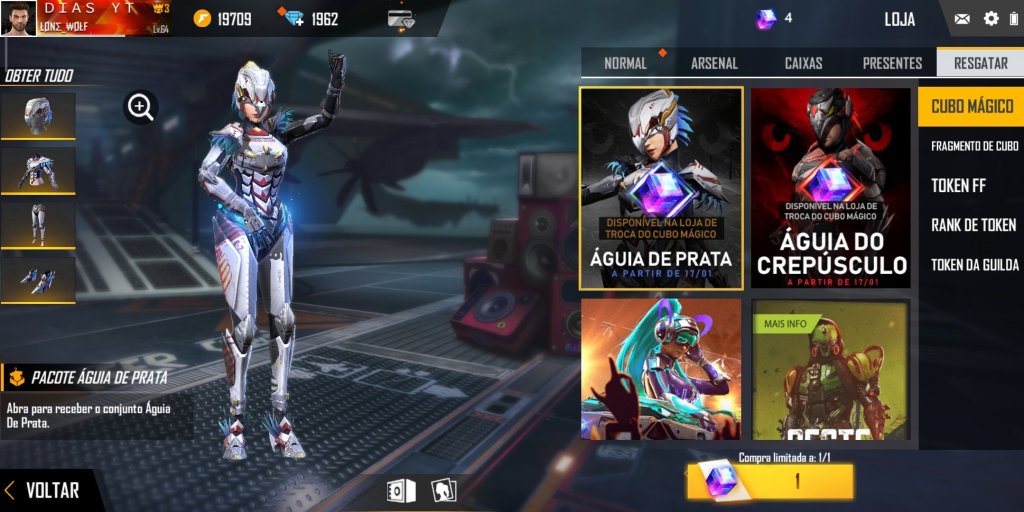This screenshot has width=1024, height=512.
Task: Zoom the preview with the magnifier icon
Action: 141,107
